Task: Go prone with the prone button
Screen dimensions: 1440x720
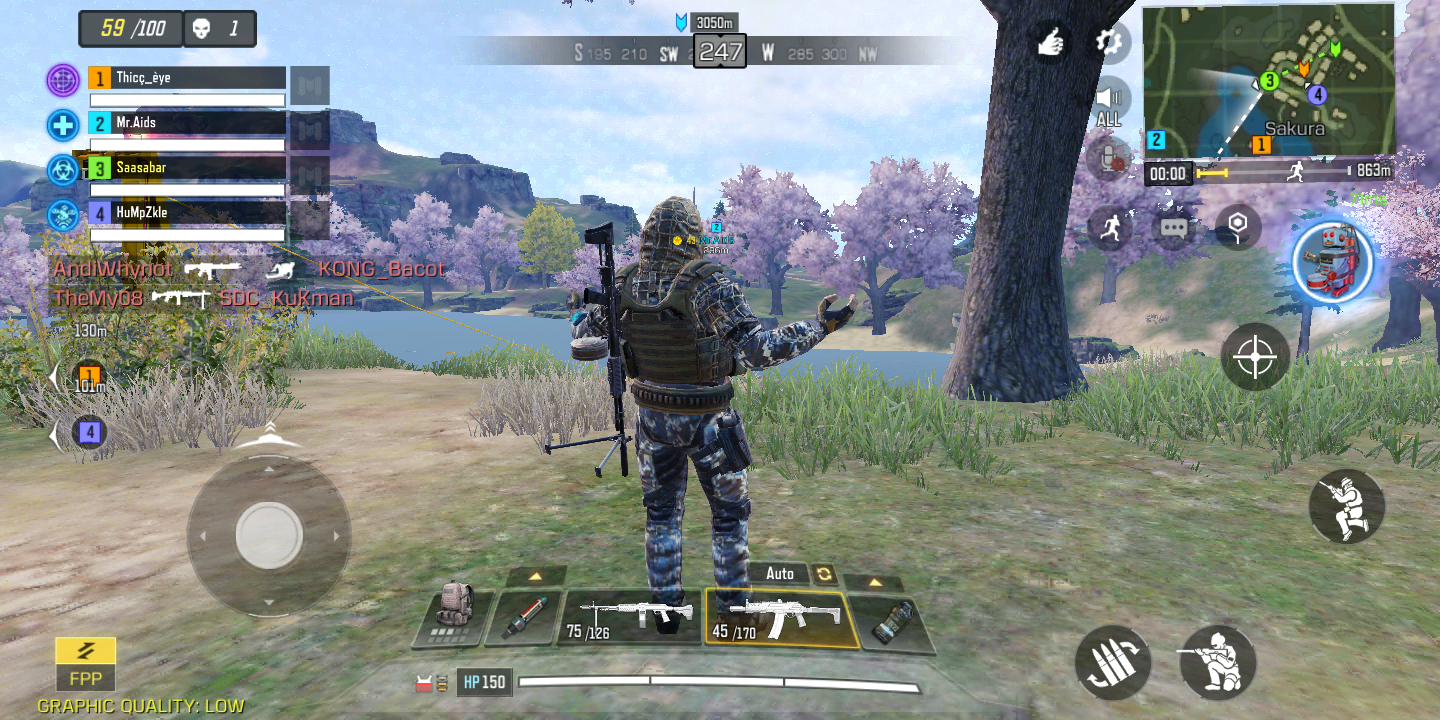Action: 1217,661
